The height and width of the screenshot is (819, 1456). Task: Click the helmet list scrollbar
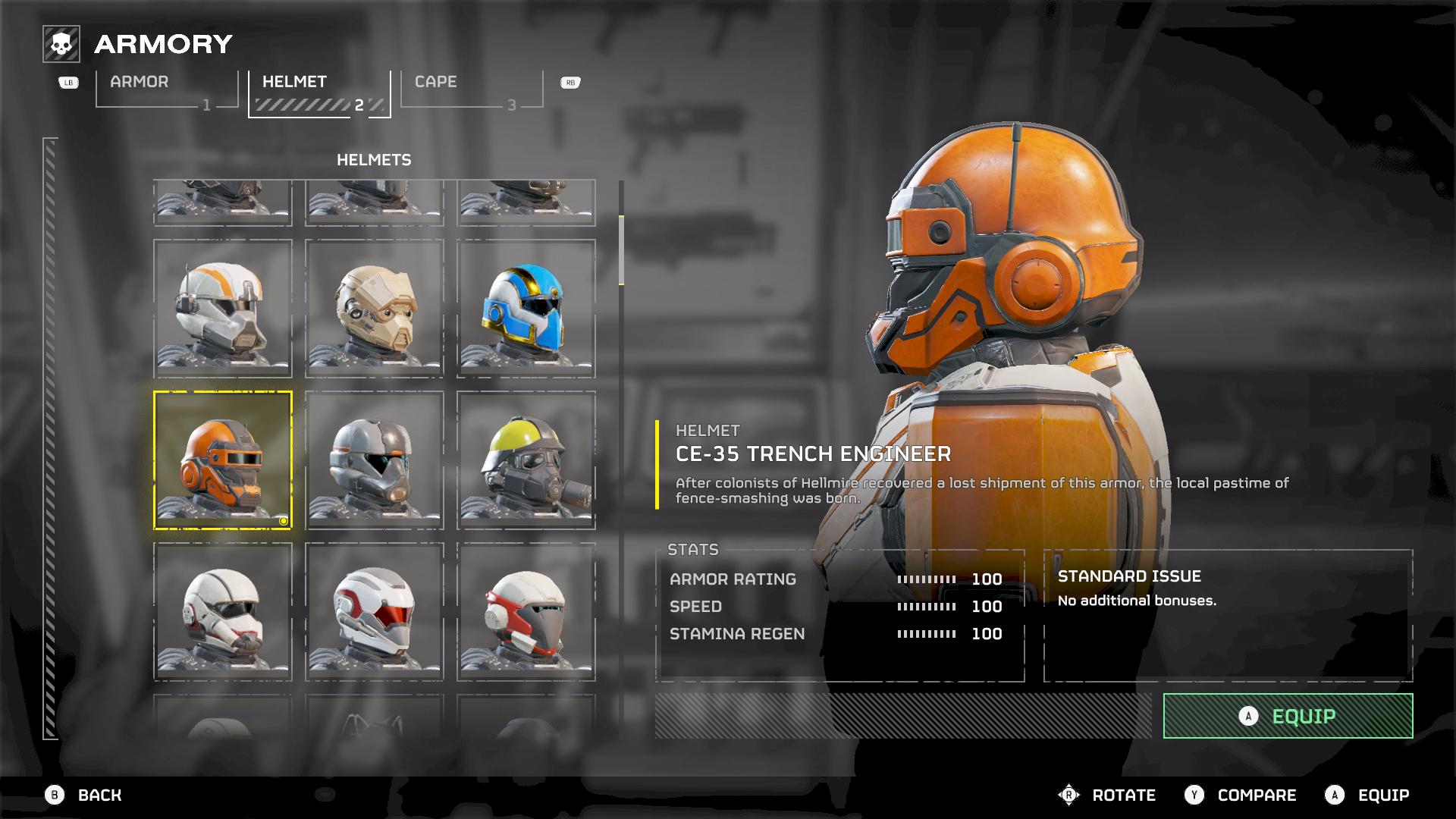[x=621, y=250]
